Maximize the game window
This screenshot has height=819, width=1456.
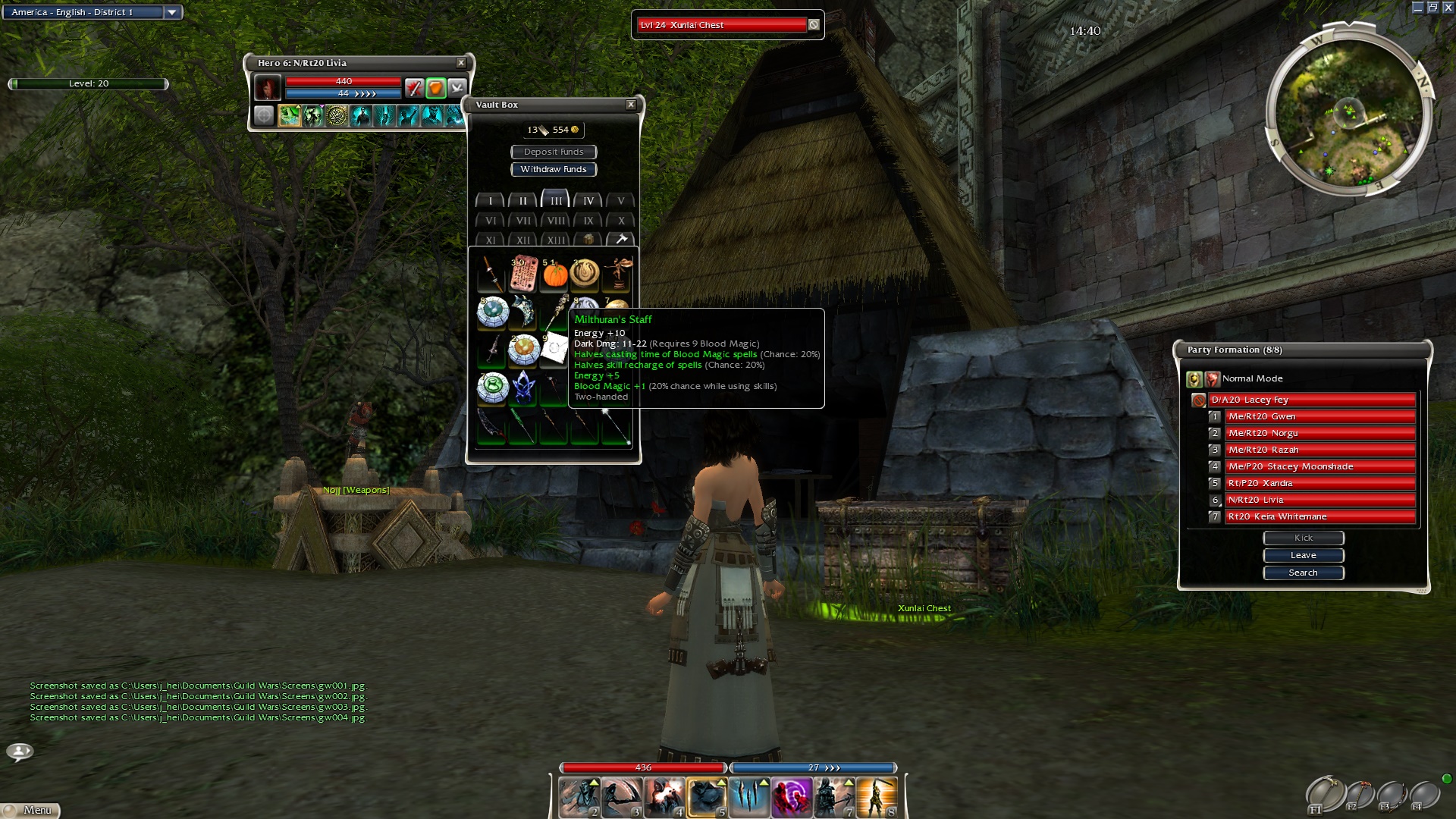point(1432,8)
